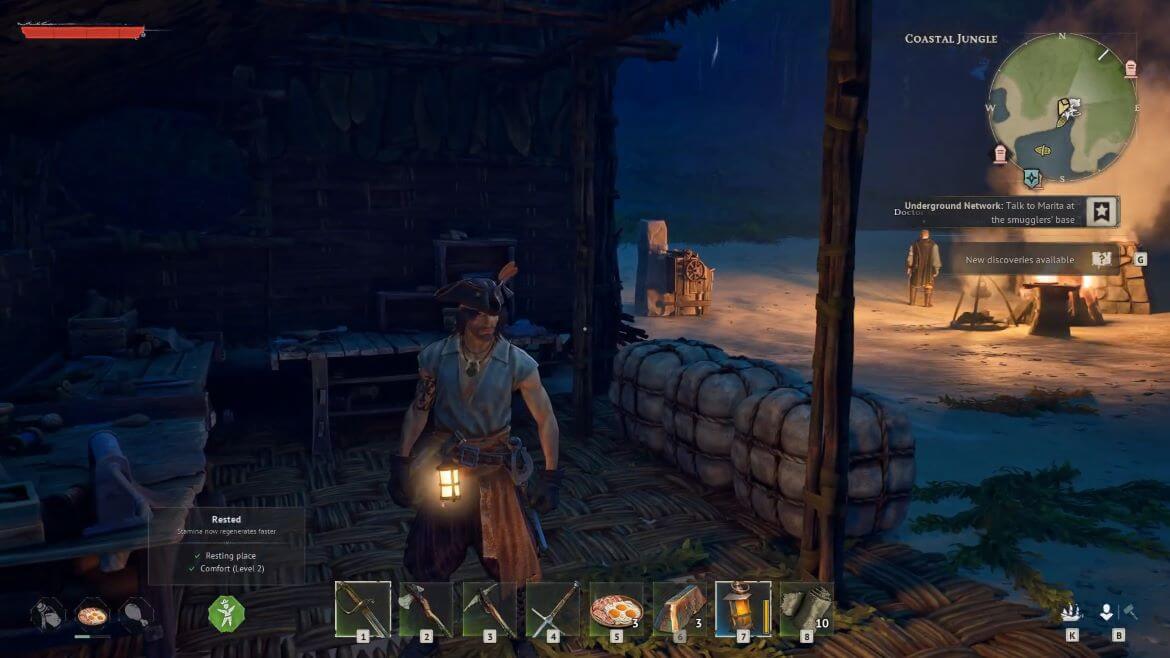This screenshot has height=658, width=1170.
Task: Click the green Rested buff icon
Action: pyautogui.click(x=226, y=612)
